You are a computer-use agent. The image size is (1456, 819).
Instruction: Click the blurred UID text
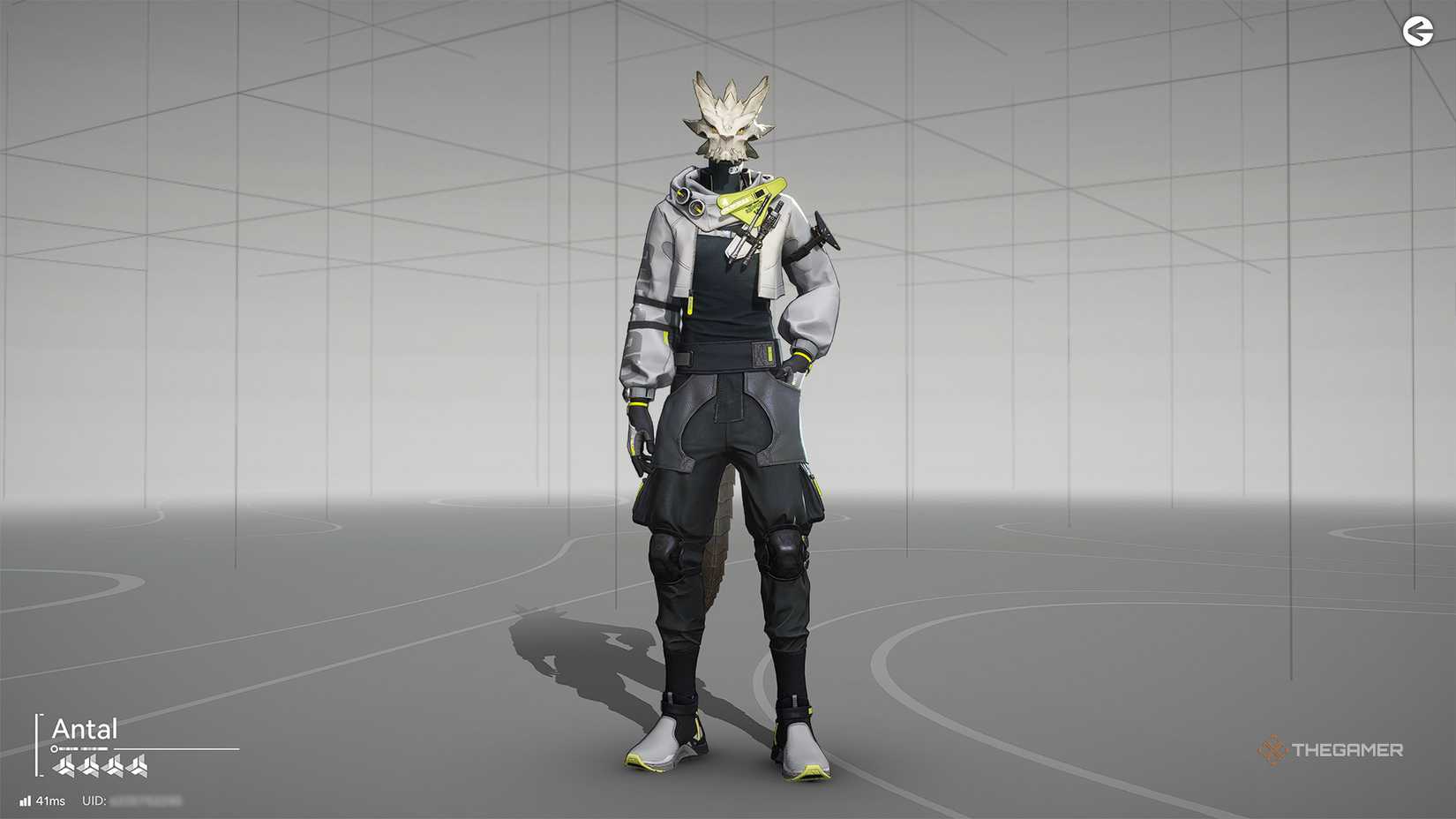[145, 800]
